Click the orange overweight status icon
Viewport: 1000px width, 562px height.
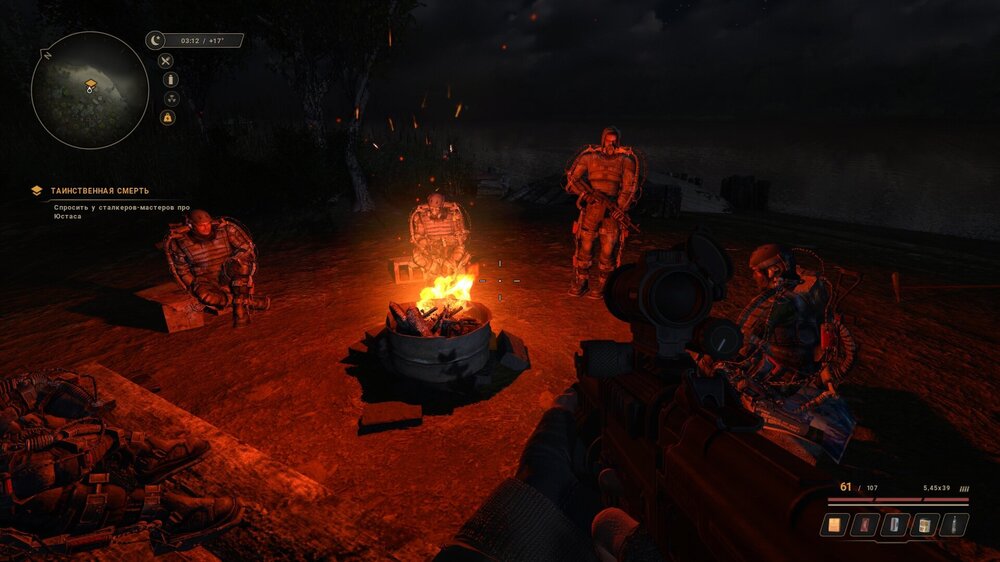click(168, 118)
